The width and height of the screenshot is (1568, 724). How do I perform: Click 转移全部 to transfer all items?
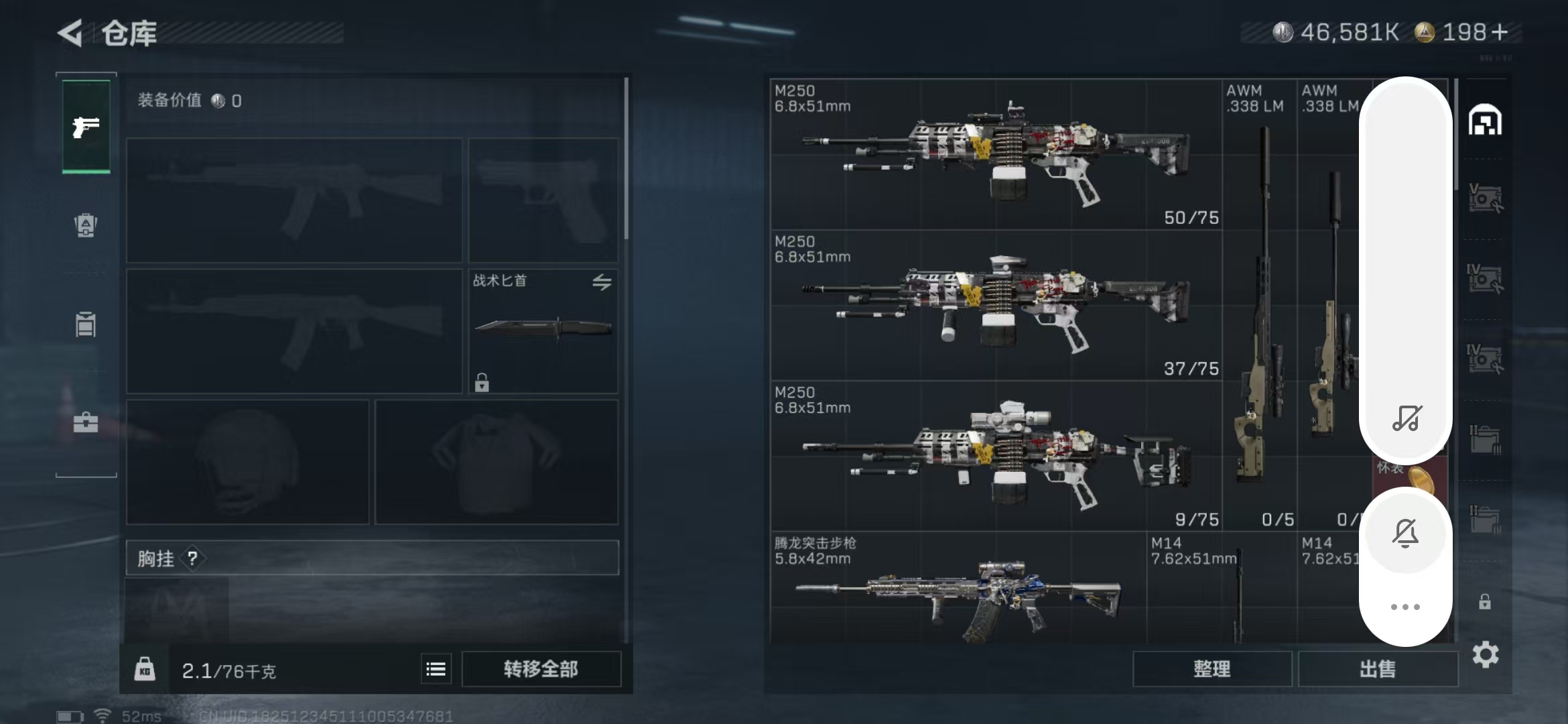541,668
